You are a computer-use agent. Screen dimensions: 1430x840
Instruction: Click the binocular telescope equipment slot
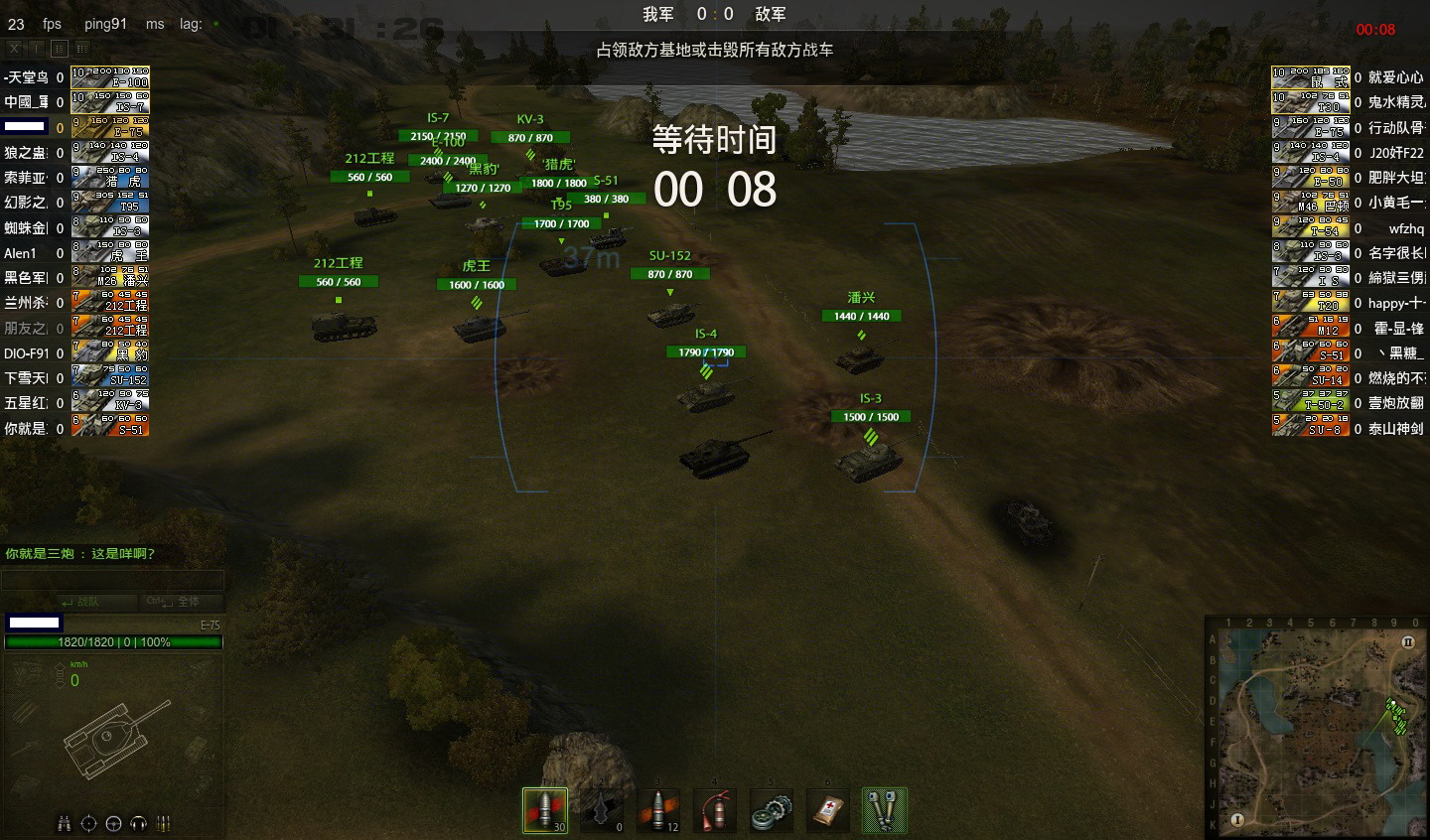point(885,809)
